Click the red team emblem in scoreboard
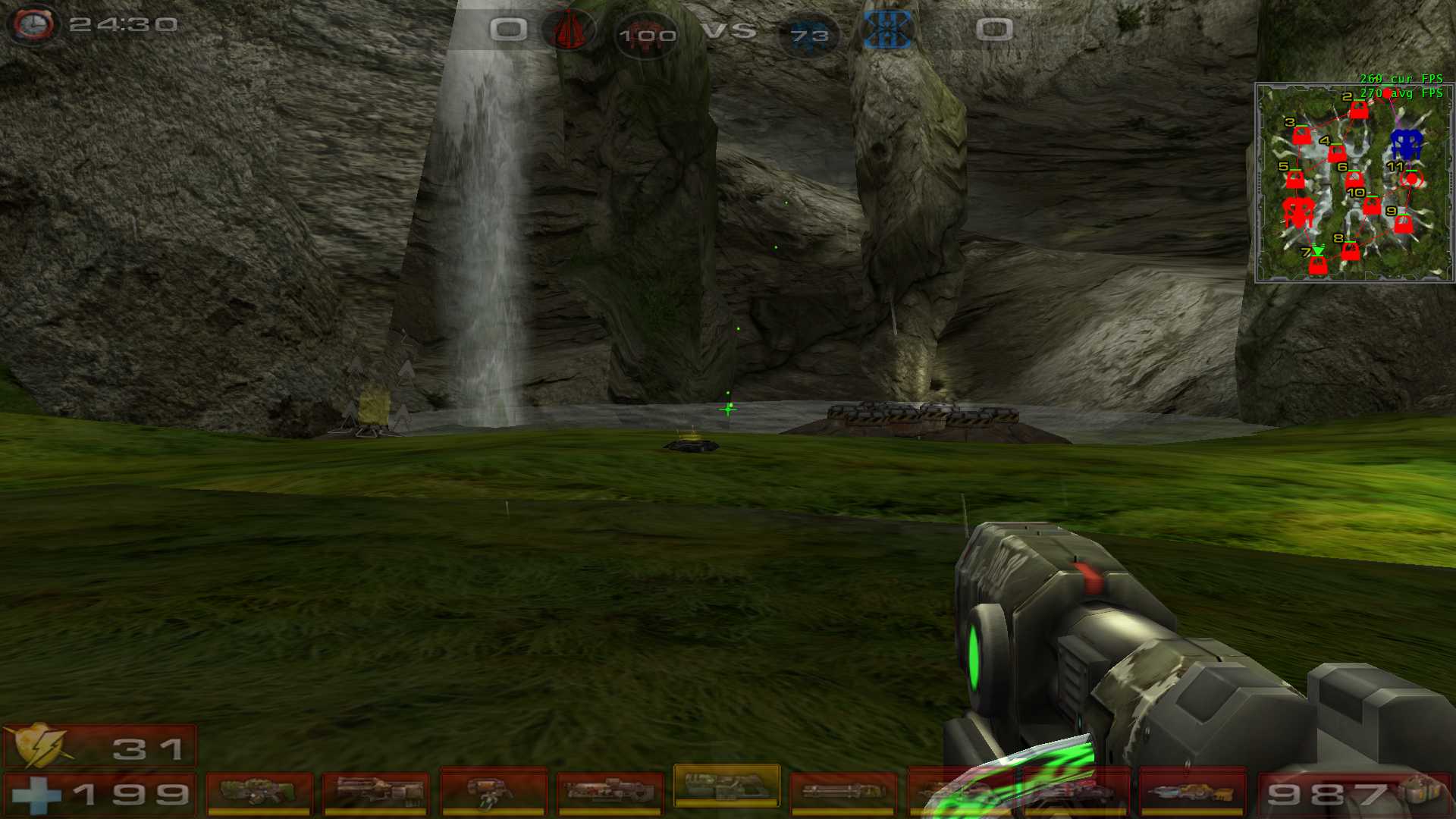Viewport: 1456px width, 819px height. point(569,31)
